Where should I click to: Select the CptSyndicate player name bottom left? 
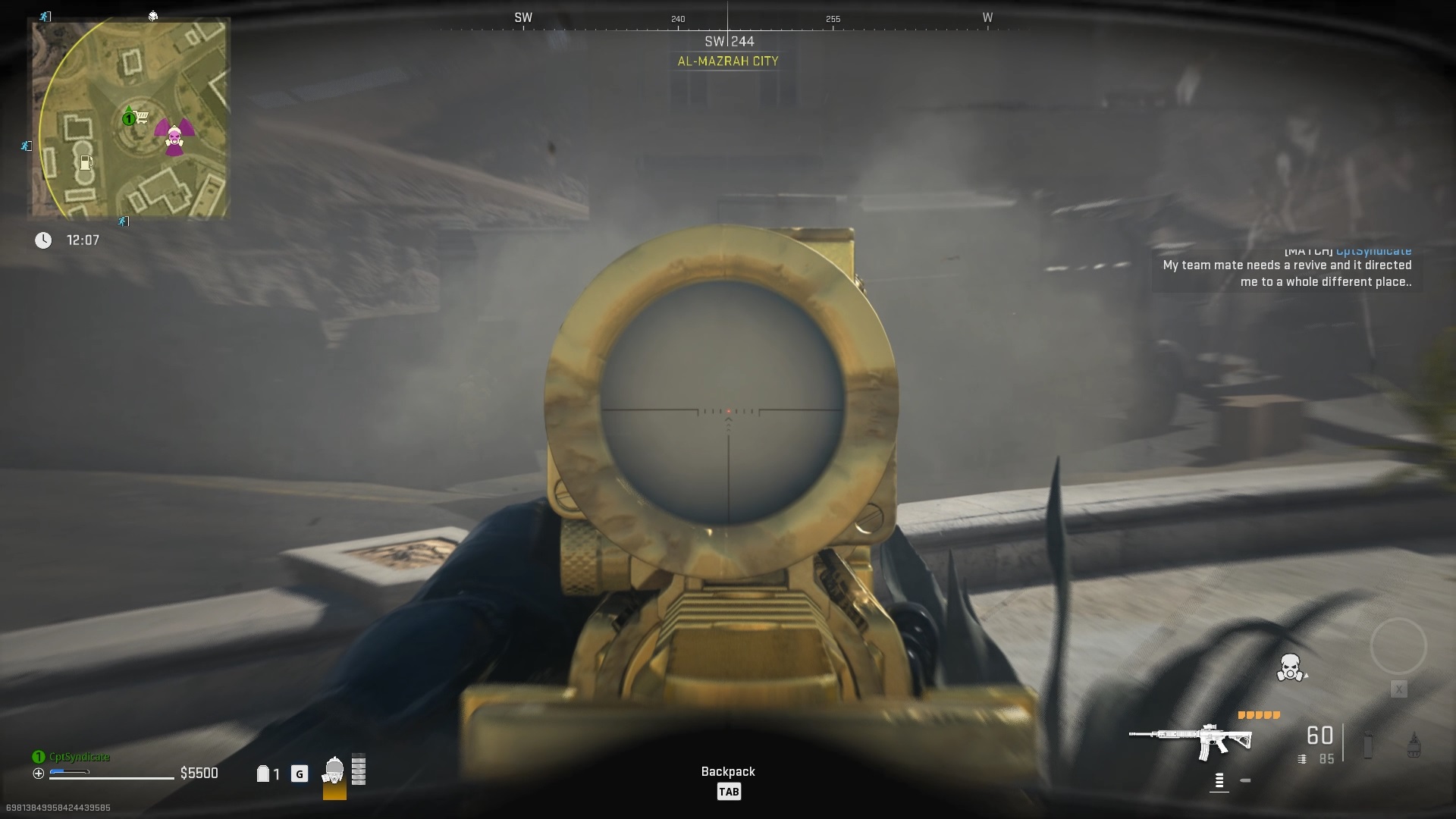78,756
